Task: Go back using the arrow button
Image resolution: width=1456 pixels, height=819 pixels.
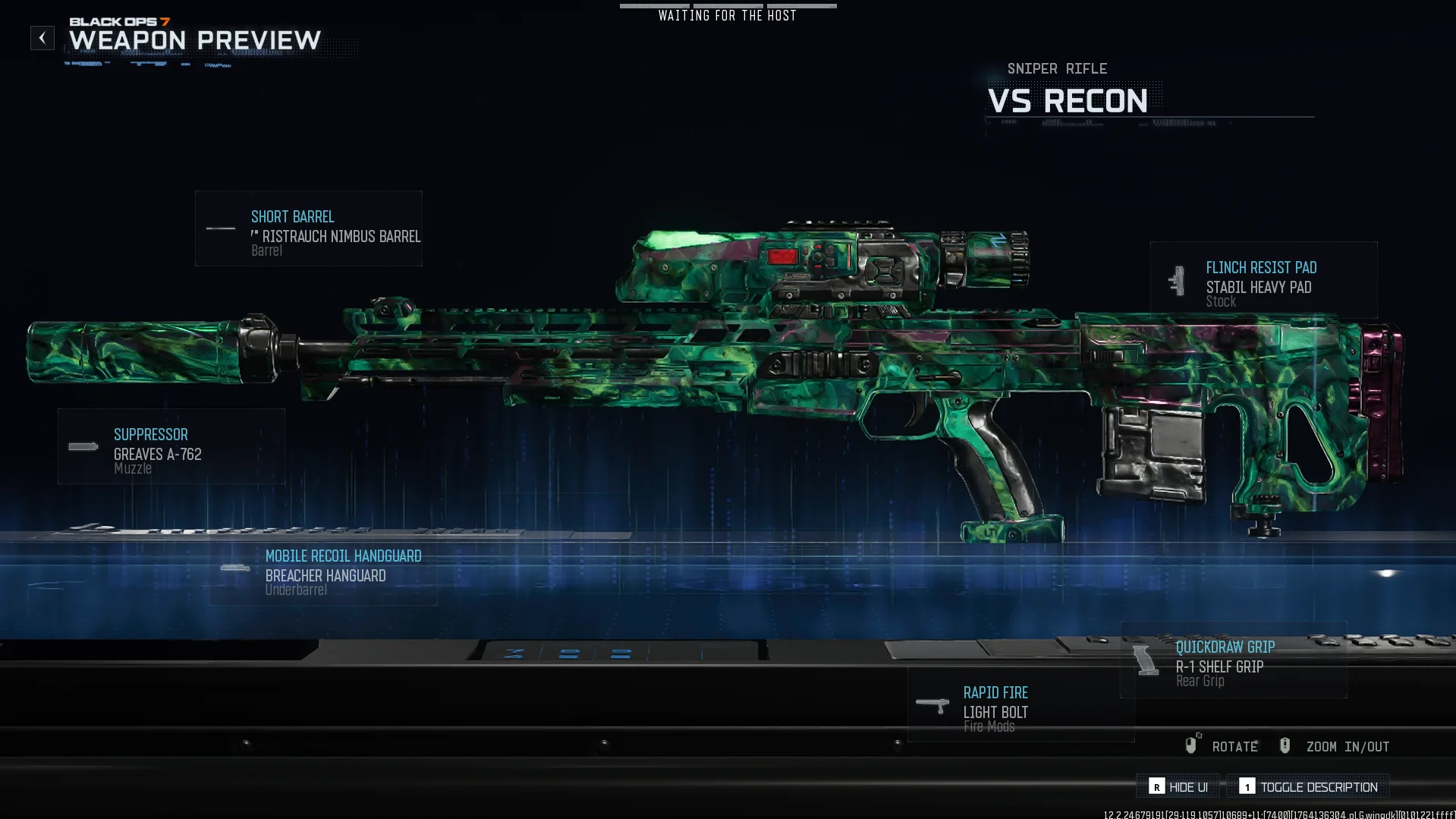Action: click(42, 38)
